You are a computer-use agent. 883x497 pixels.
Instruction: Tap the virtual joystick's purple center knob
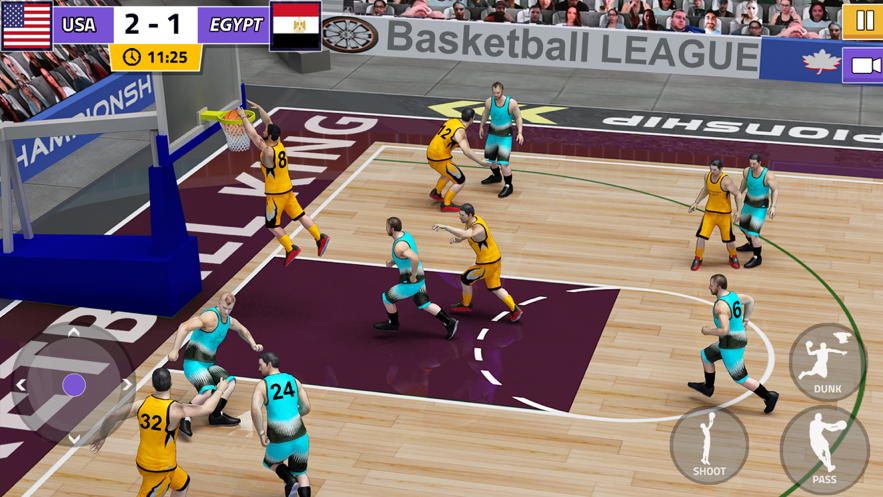pyautogui.click(x=74, y=385)
